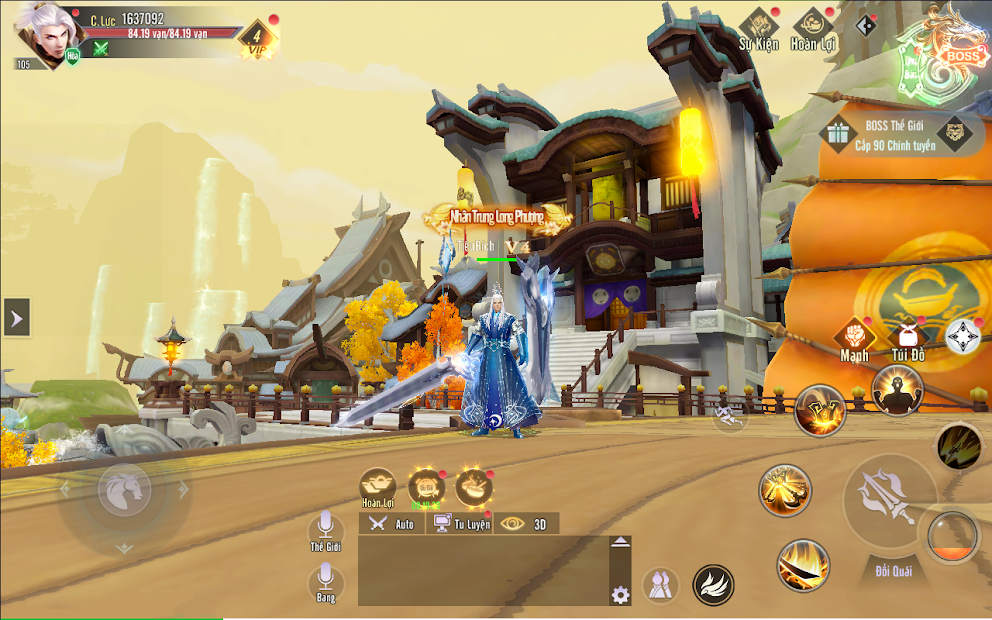Toggle Auto combat mode

coord(391,523)
